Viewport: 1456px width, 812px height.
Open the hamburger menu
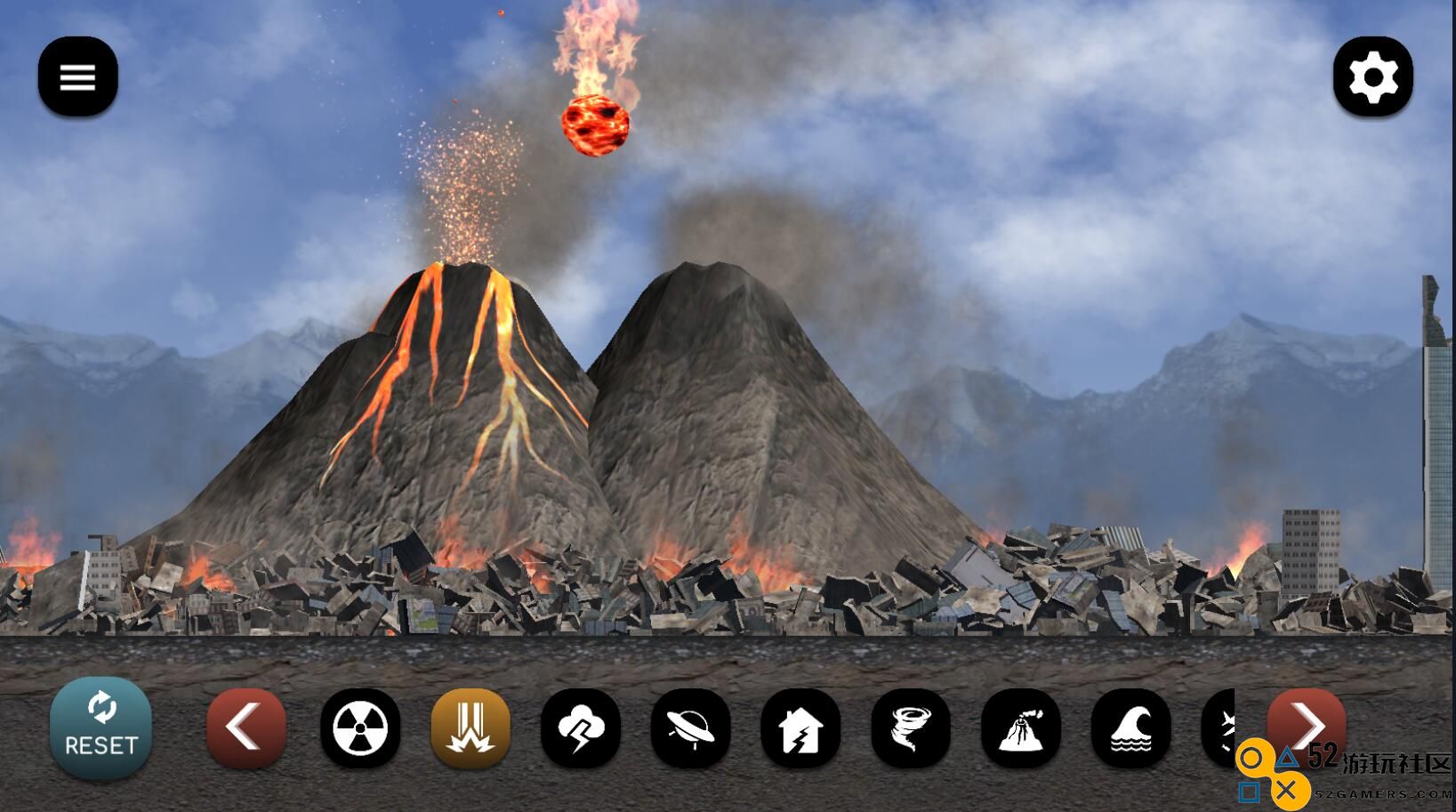click(77, 77)
